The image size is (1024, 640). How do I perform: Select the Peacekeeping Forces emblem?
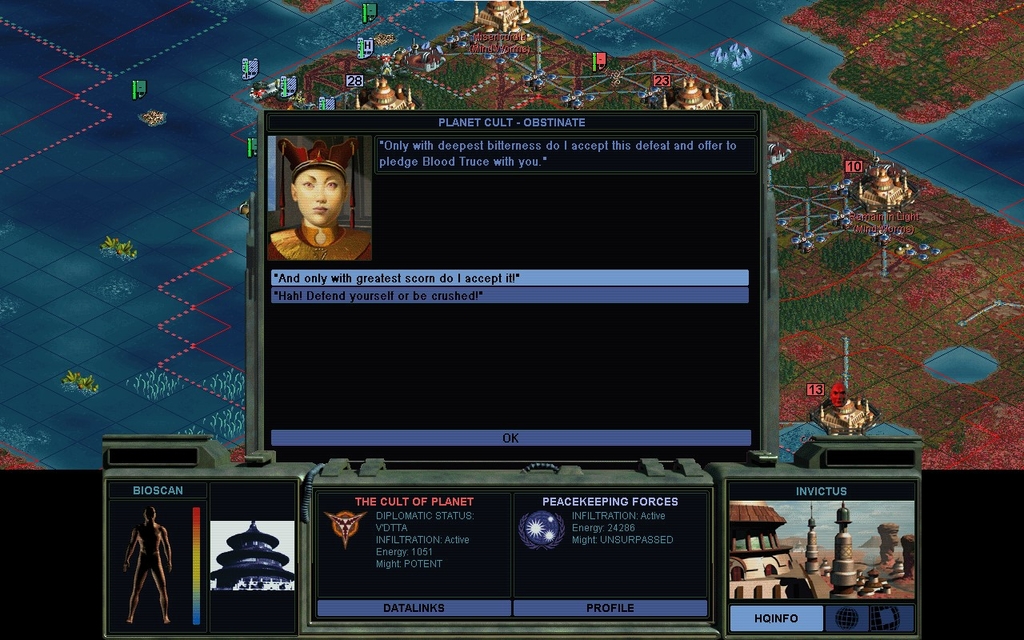pyautogui.click(x=541, y=529)
